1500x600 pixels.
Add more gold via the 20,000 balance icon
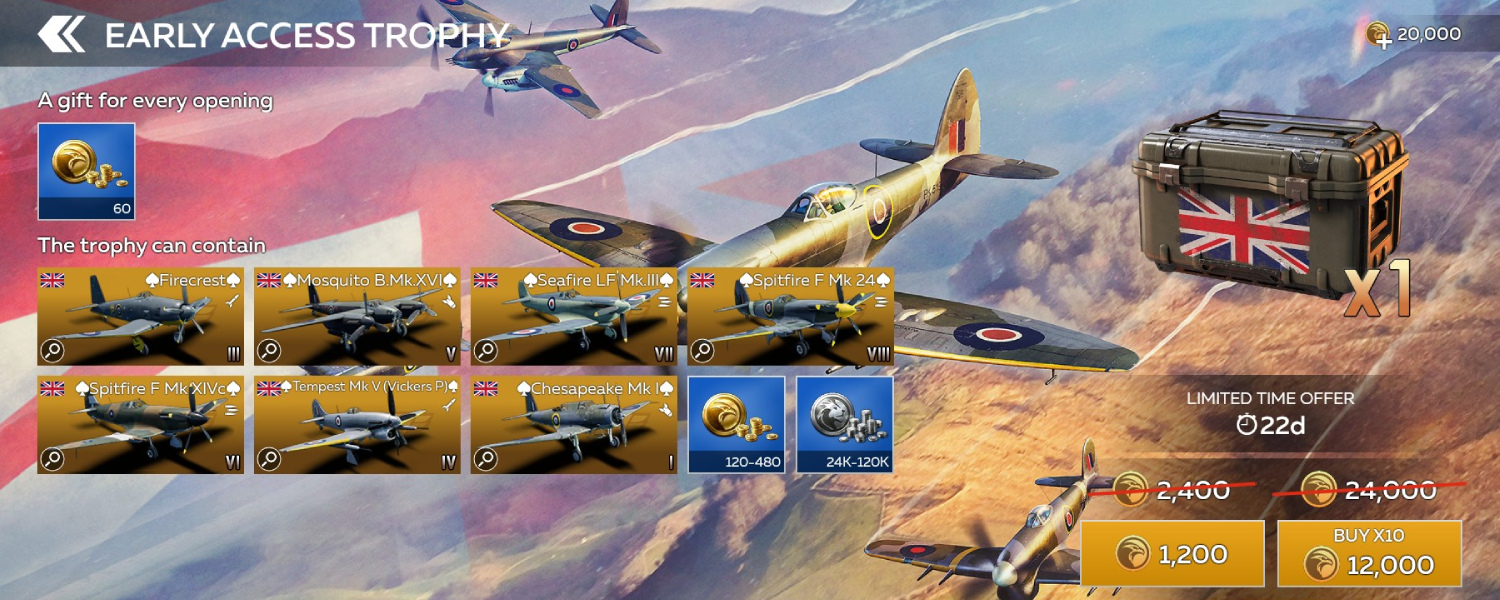click(1379, 36)
